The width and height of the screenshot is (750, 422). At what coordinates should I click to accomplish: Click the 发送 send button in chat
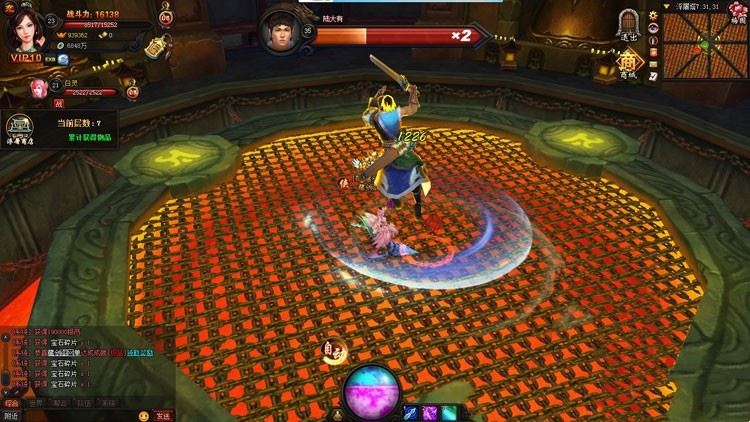point(163,415)
